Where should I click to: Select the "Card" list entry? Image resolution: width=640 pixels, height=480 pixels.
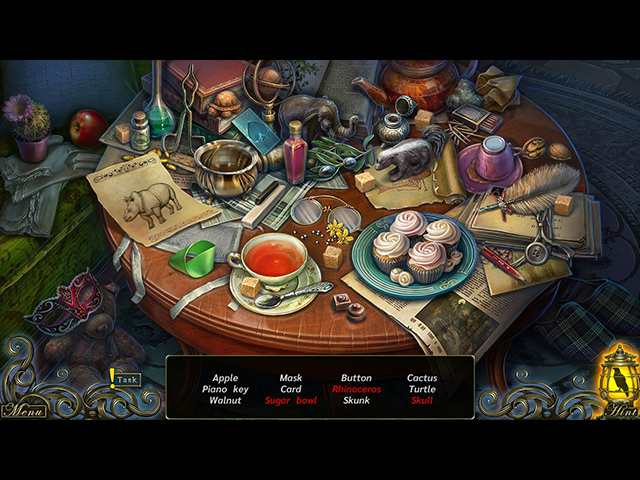[291, 389]
